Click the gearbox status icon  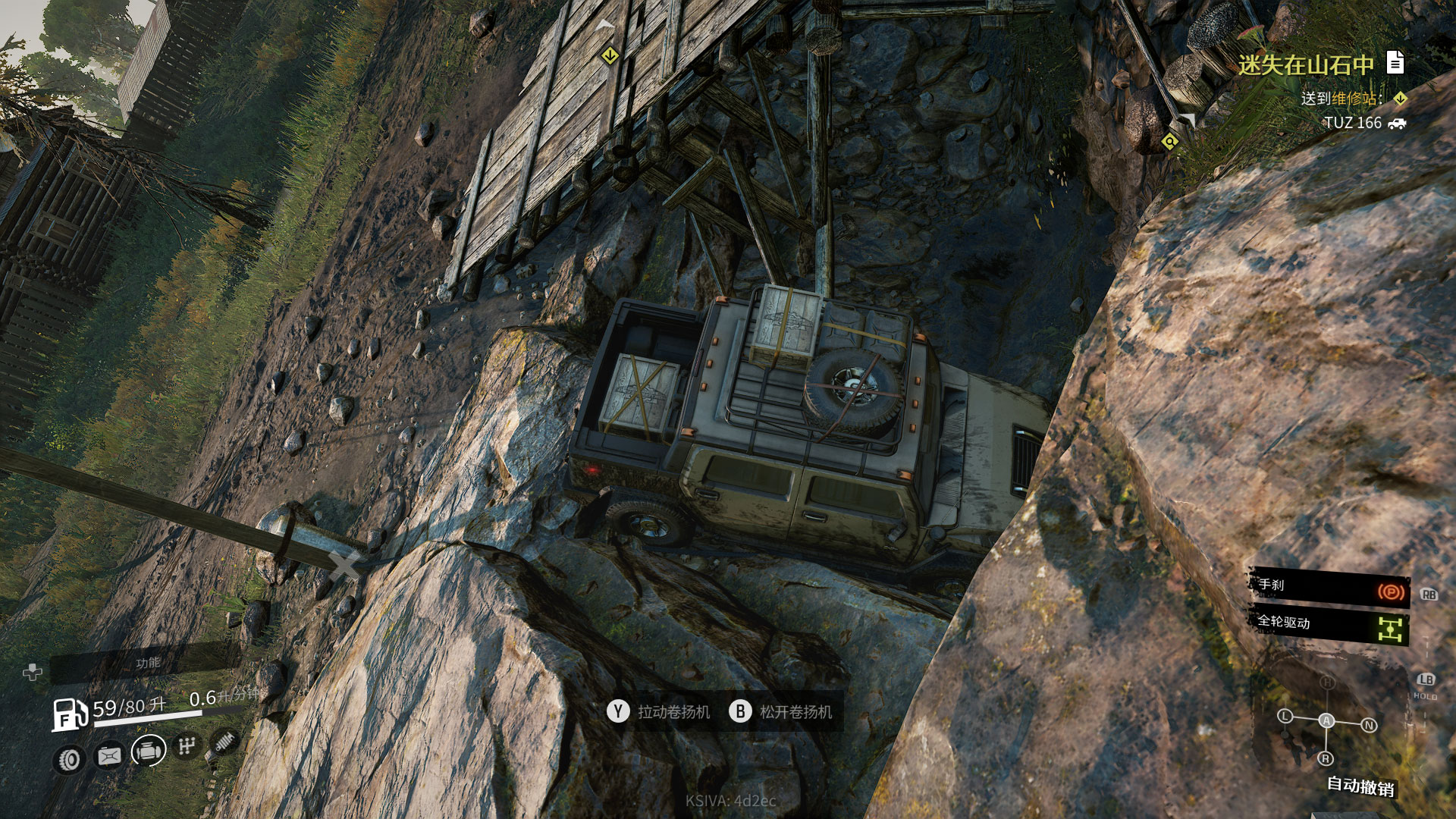click(x=187, y=746)
